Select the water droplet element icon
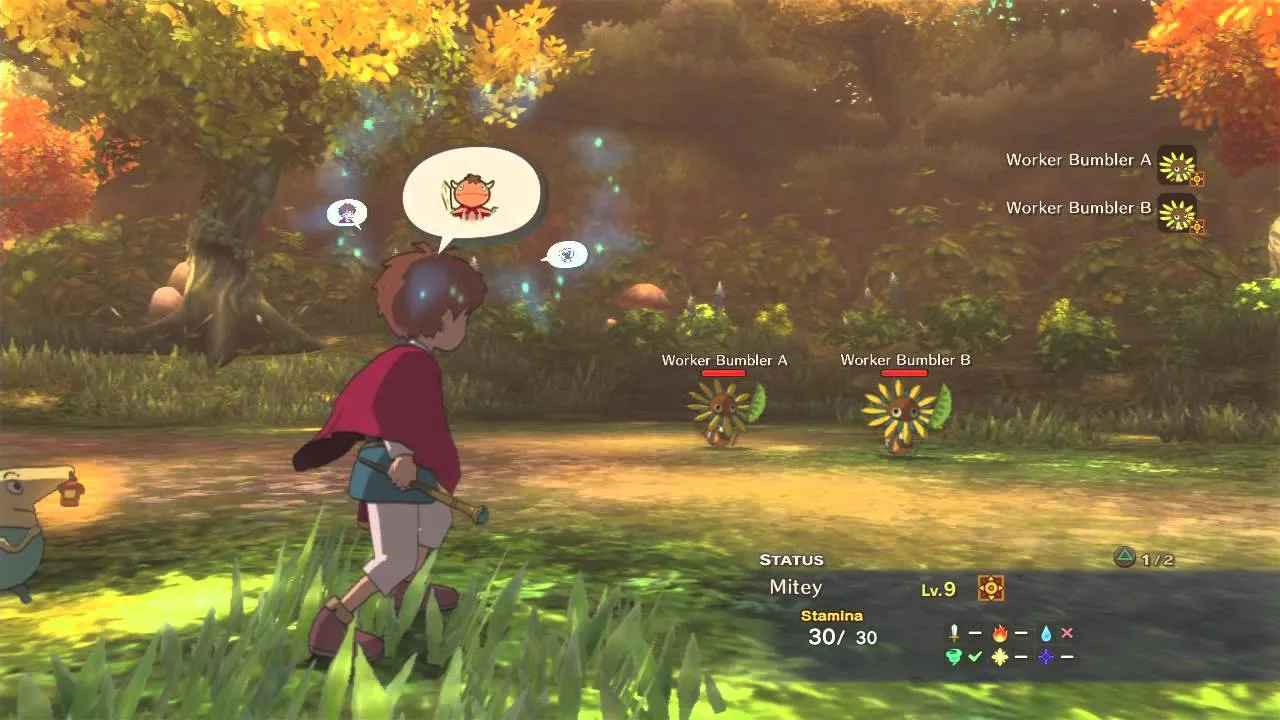The width and height of the screenshot is (1280, 720). pos(1046,632)
